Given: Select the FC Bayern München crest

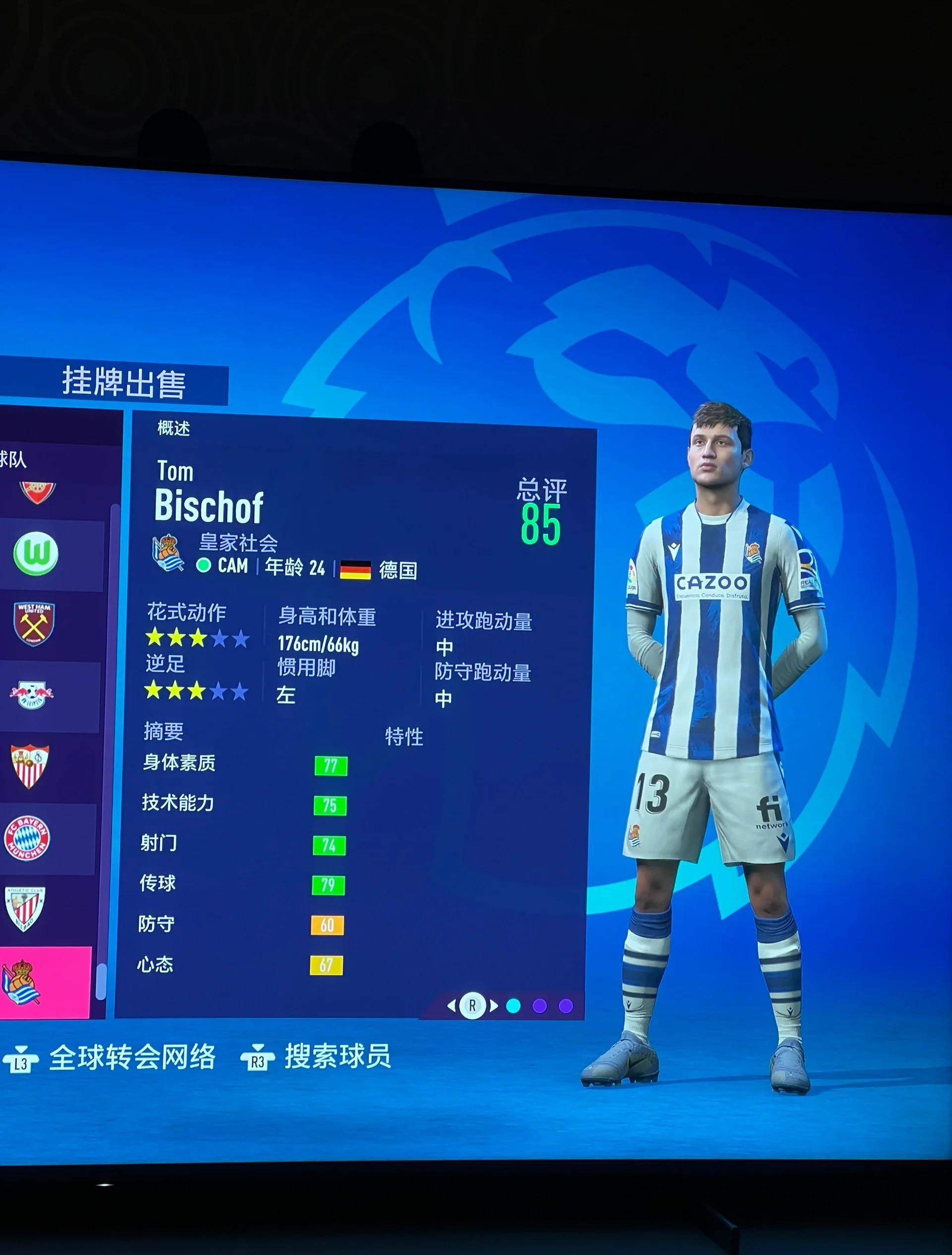Looking at the screenshot, I should (x=27, y=837).
